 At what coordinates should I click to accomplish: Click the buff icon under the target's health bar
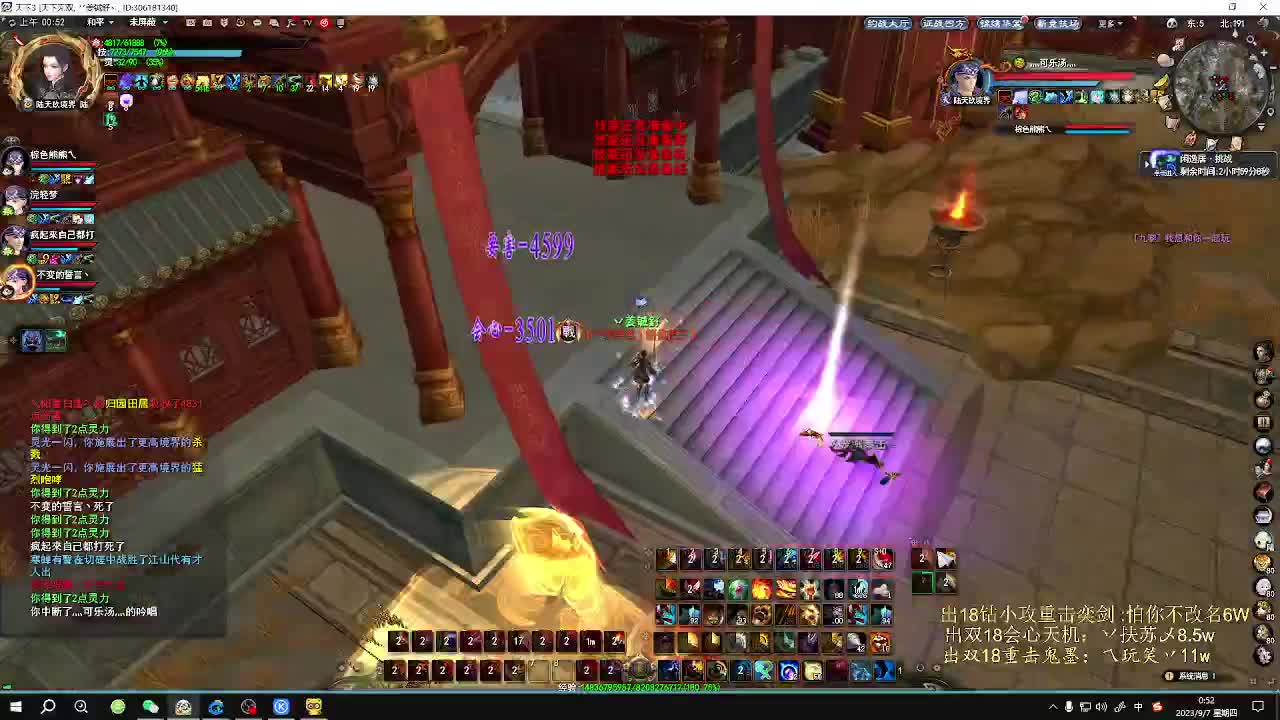tap(1005, 98)
